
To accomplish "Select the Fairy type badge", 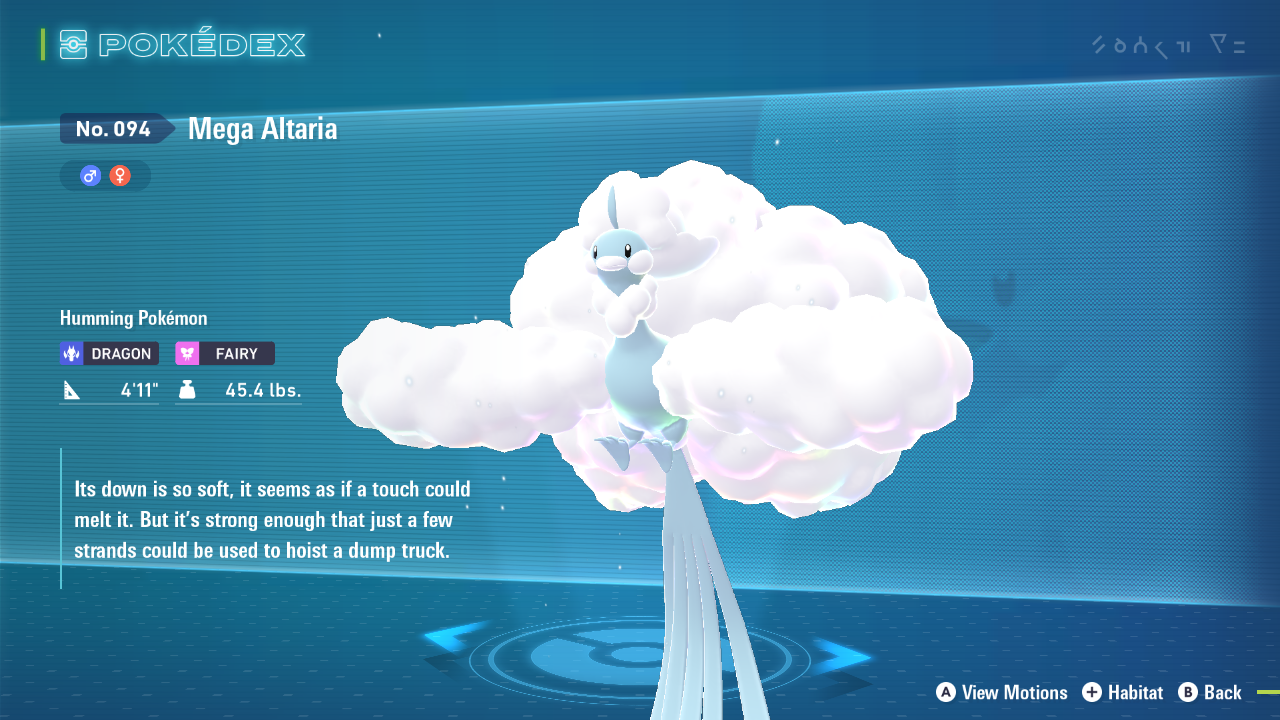I will coord(225,353).
